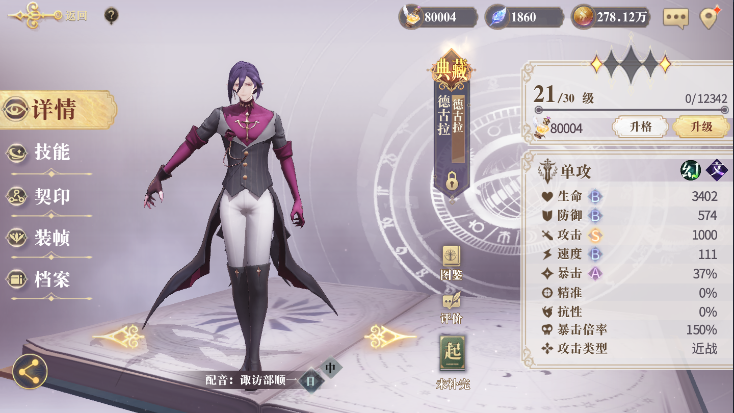Select the 日 voice language option
Viewport: 734px width, 413px height.
click(310, 380)
